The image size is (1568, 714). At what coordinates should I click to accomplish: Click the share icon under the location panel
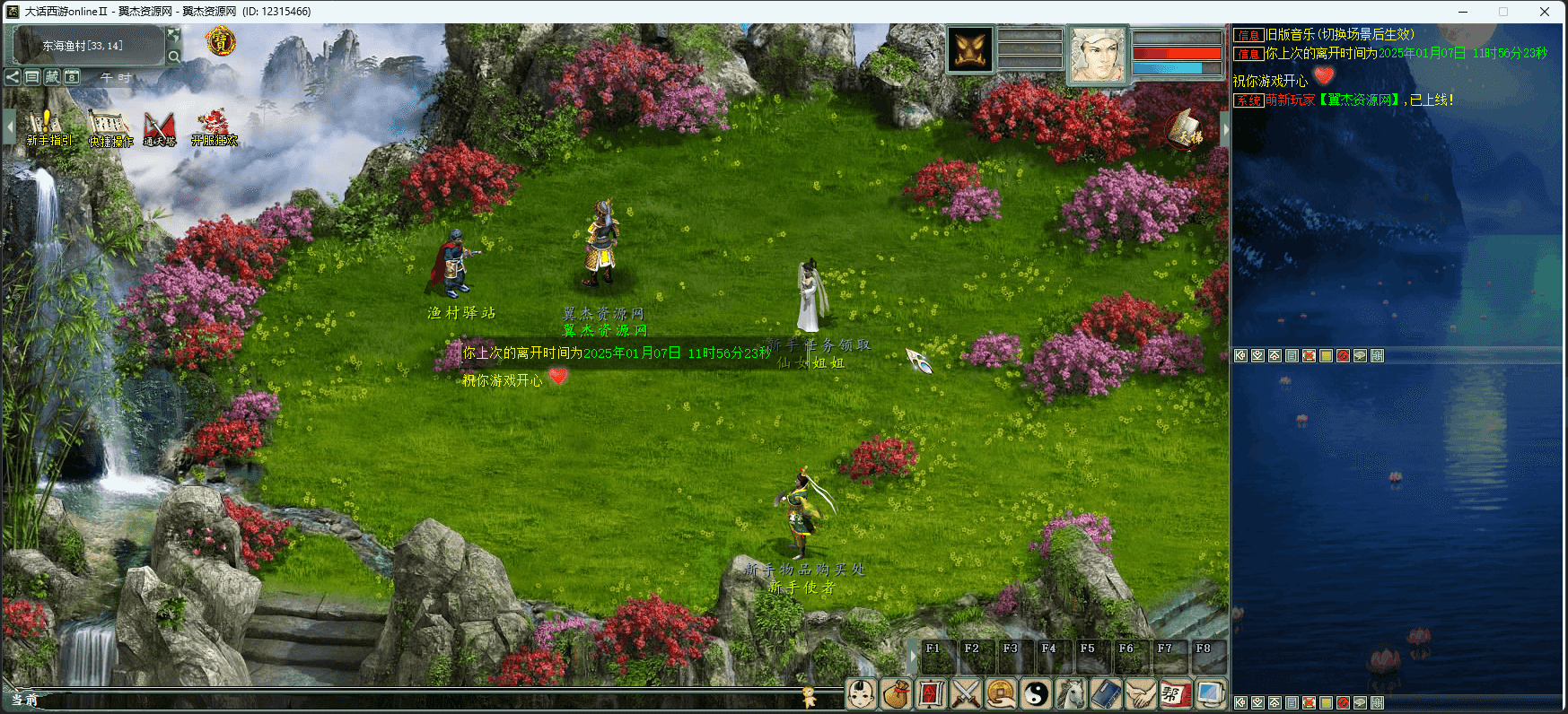pos(13,77)
